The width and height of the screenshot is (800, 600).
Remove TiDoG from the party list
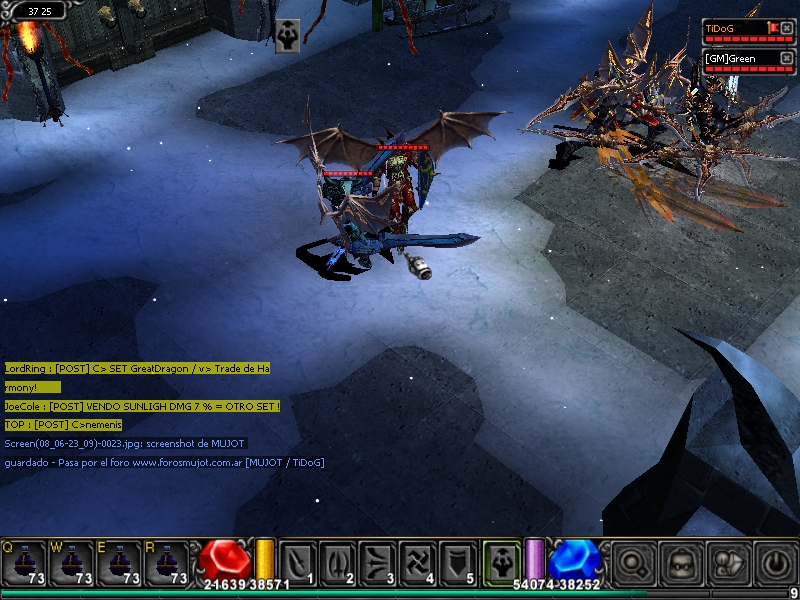click(x=787, y=28)
